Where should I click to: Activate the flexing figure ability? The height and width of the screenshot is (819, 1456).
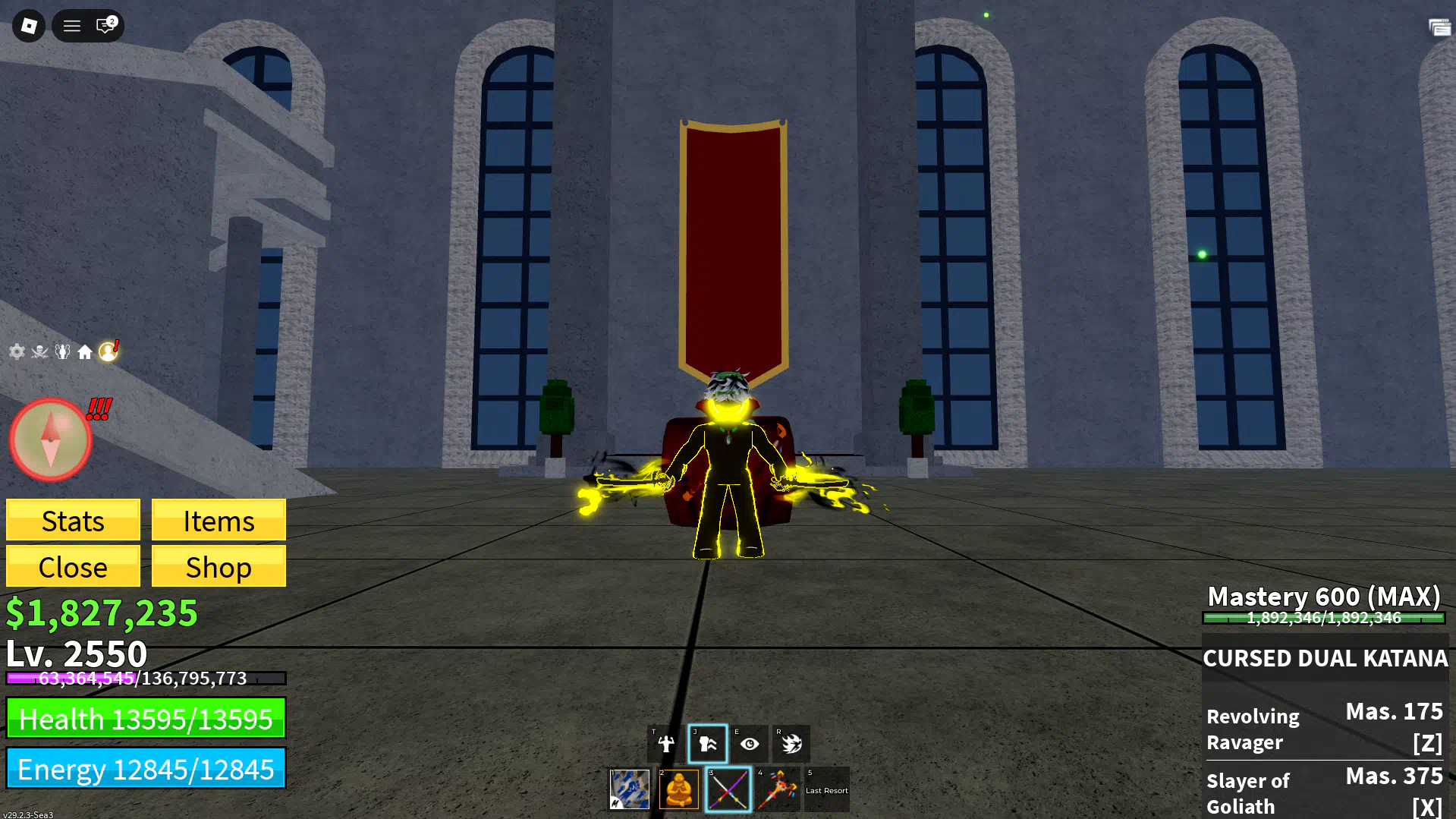tap(666, 744)
